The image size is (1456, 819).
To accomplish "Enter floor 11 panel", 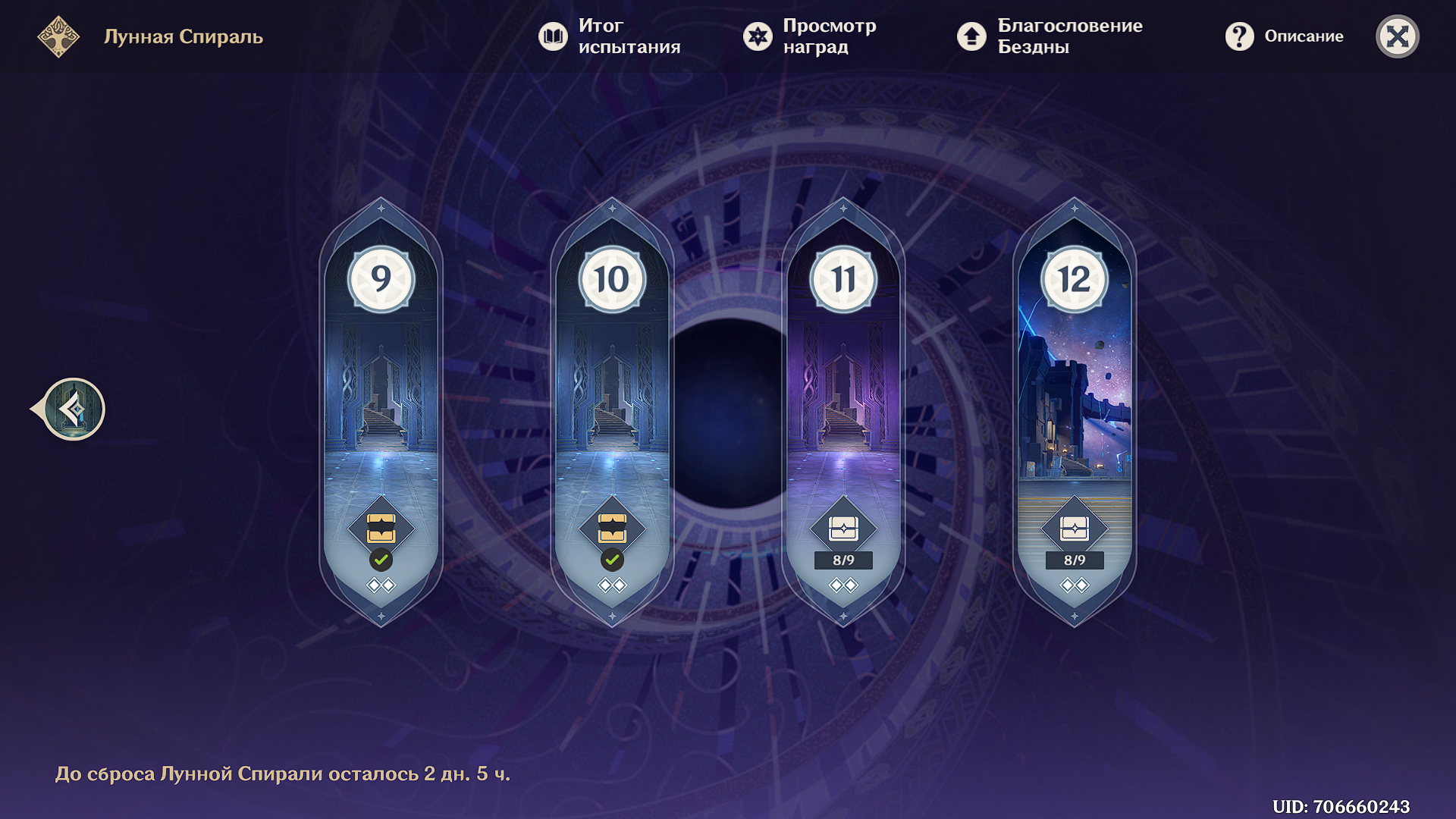I will coord(843,394).
